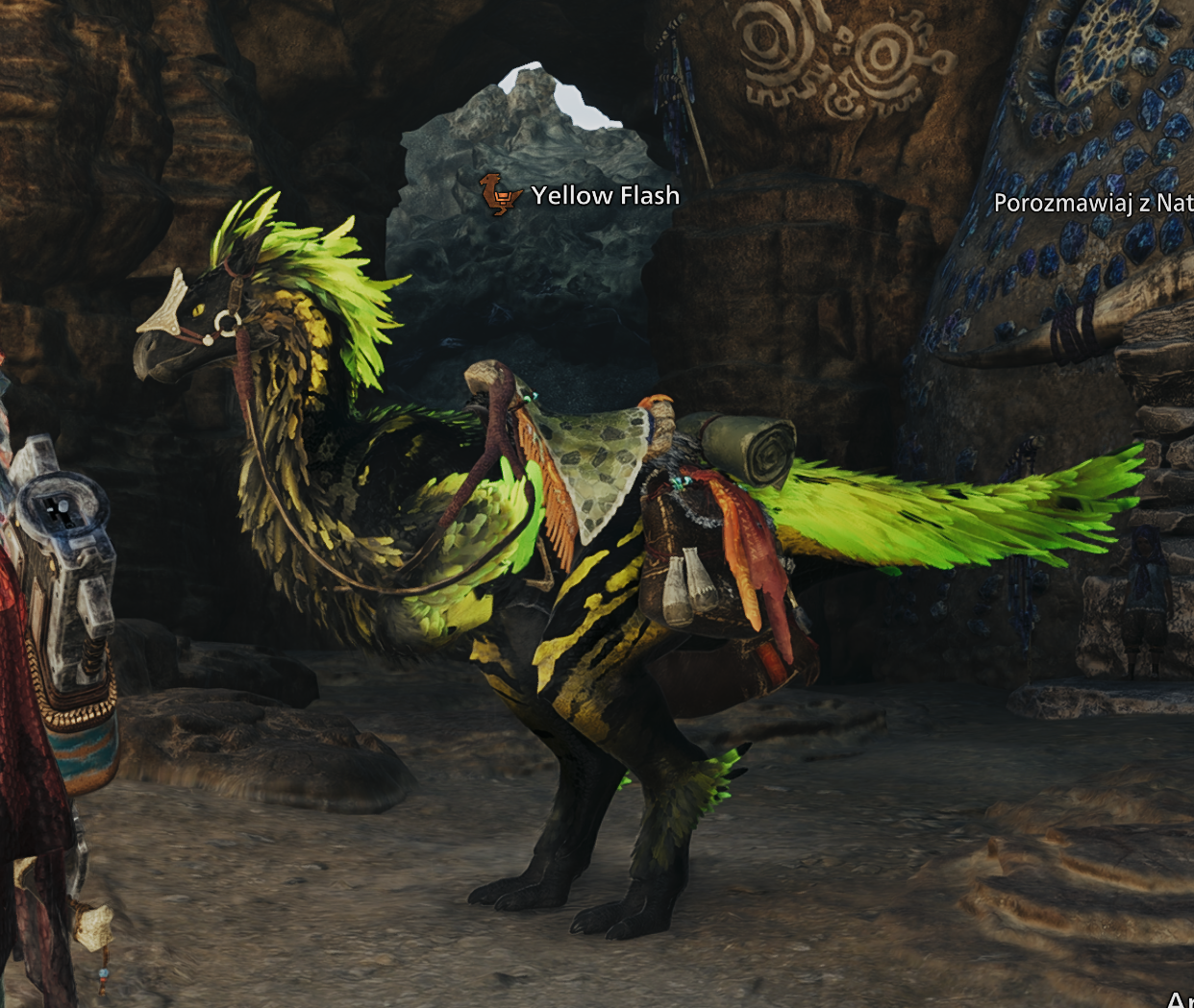The image size is (1194, 1008).
Task: Select the "Porozmawiaj z Nat" talk prompt
Action: (x=1093, y=203)
